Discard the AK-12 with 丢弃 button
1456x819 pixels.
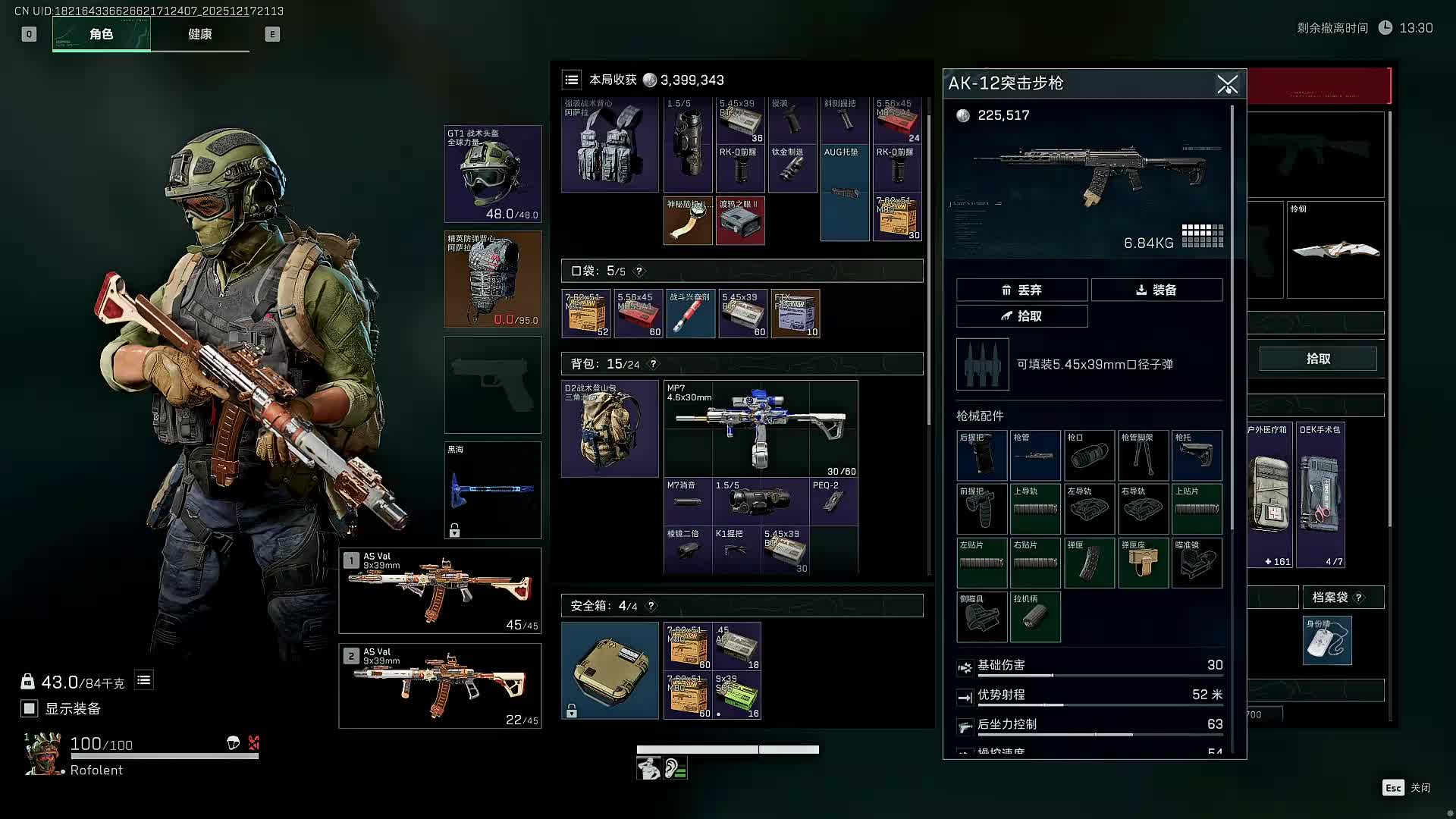(x=1021, y=290)
